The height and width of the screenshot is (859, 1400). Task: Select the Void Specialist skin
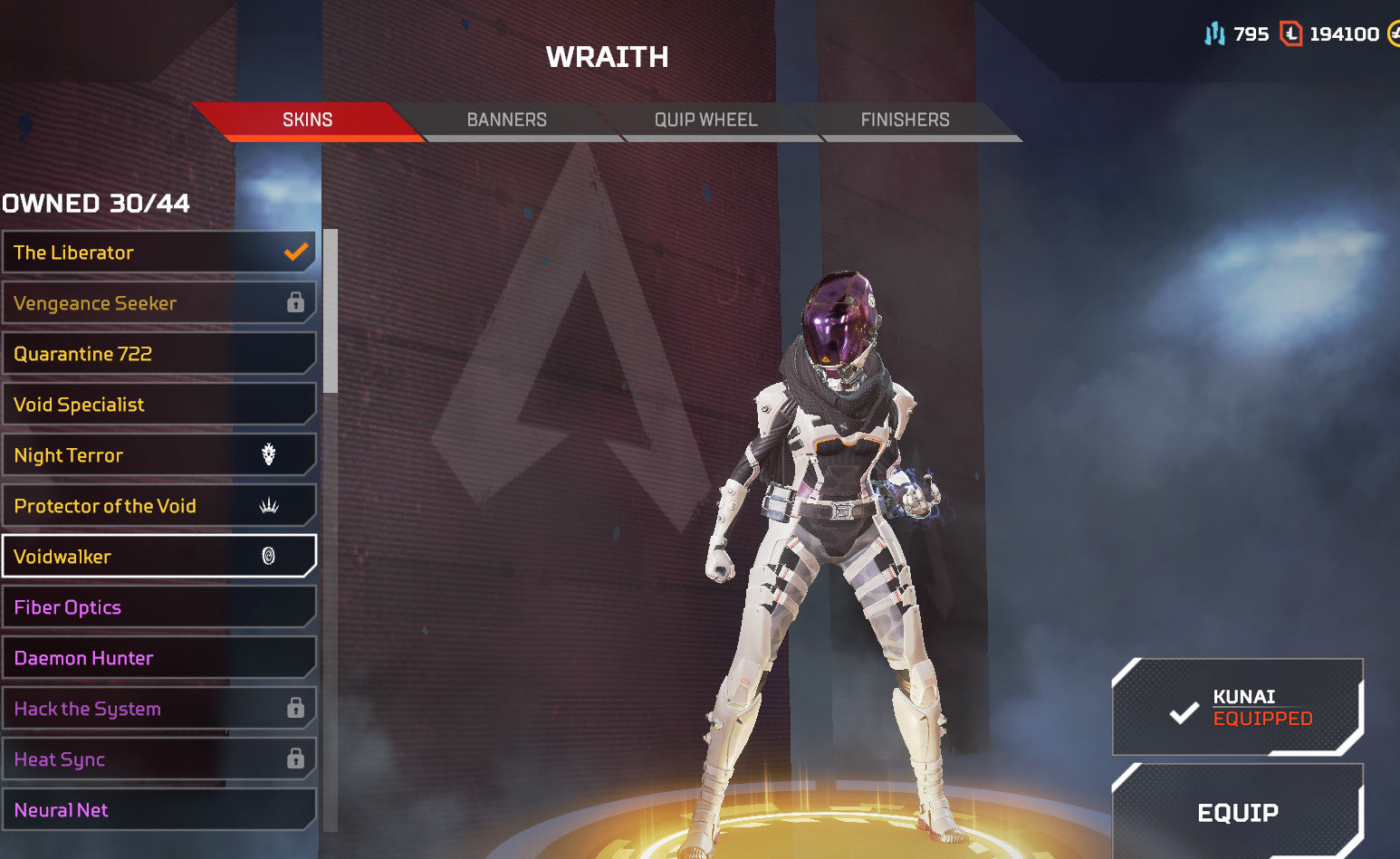click(x=158, y=405)
